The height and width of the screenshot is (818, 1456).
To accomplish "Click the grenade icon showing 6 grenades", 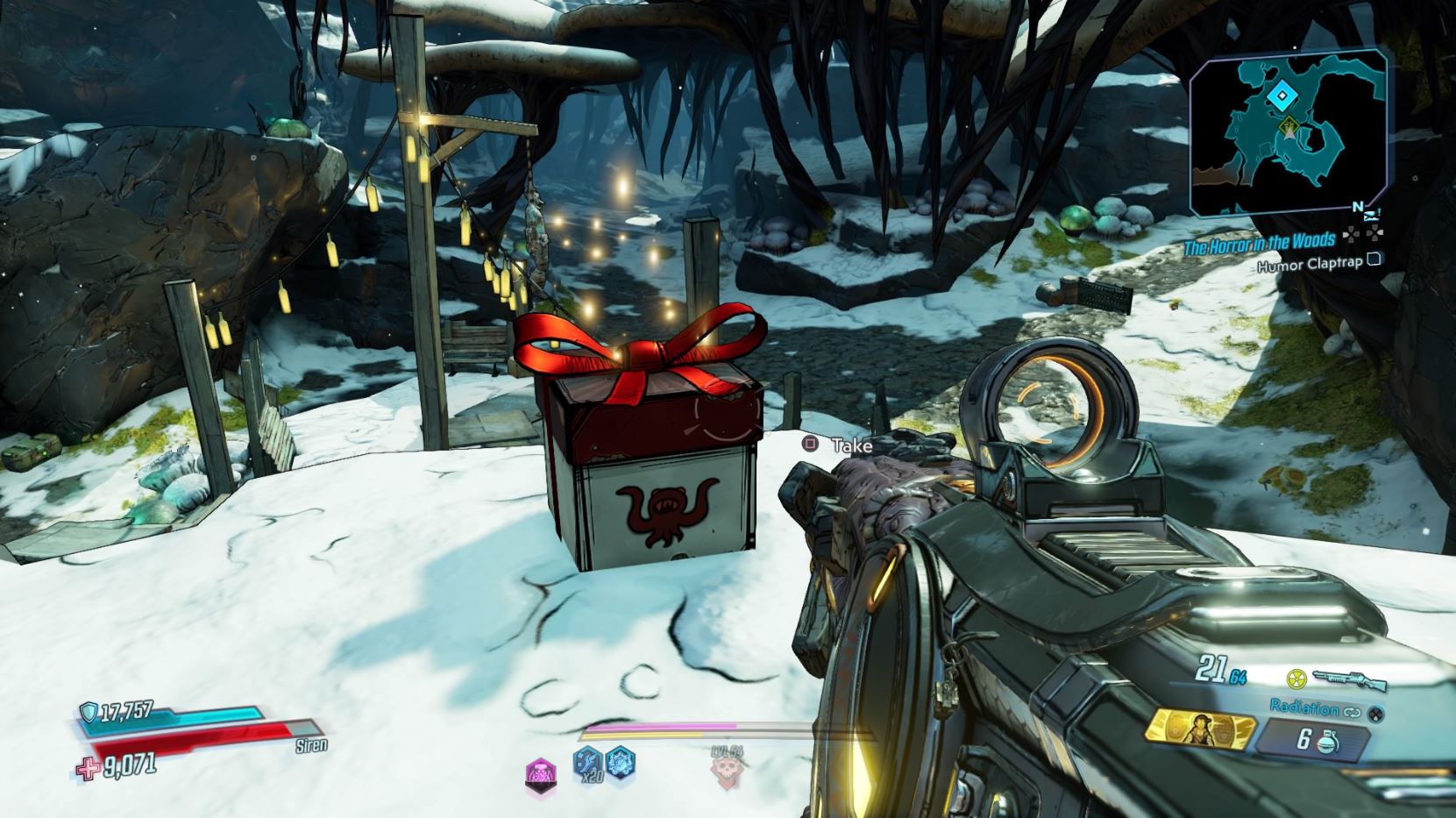I will click(1327, 742).
